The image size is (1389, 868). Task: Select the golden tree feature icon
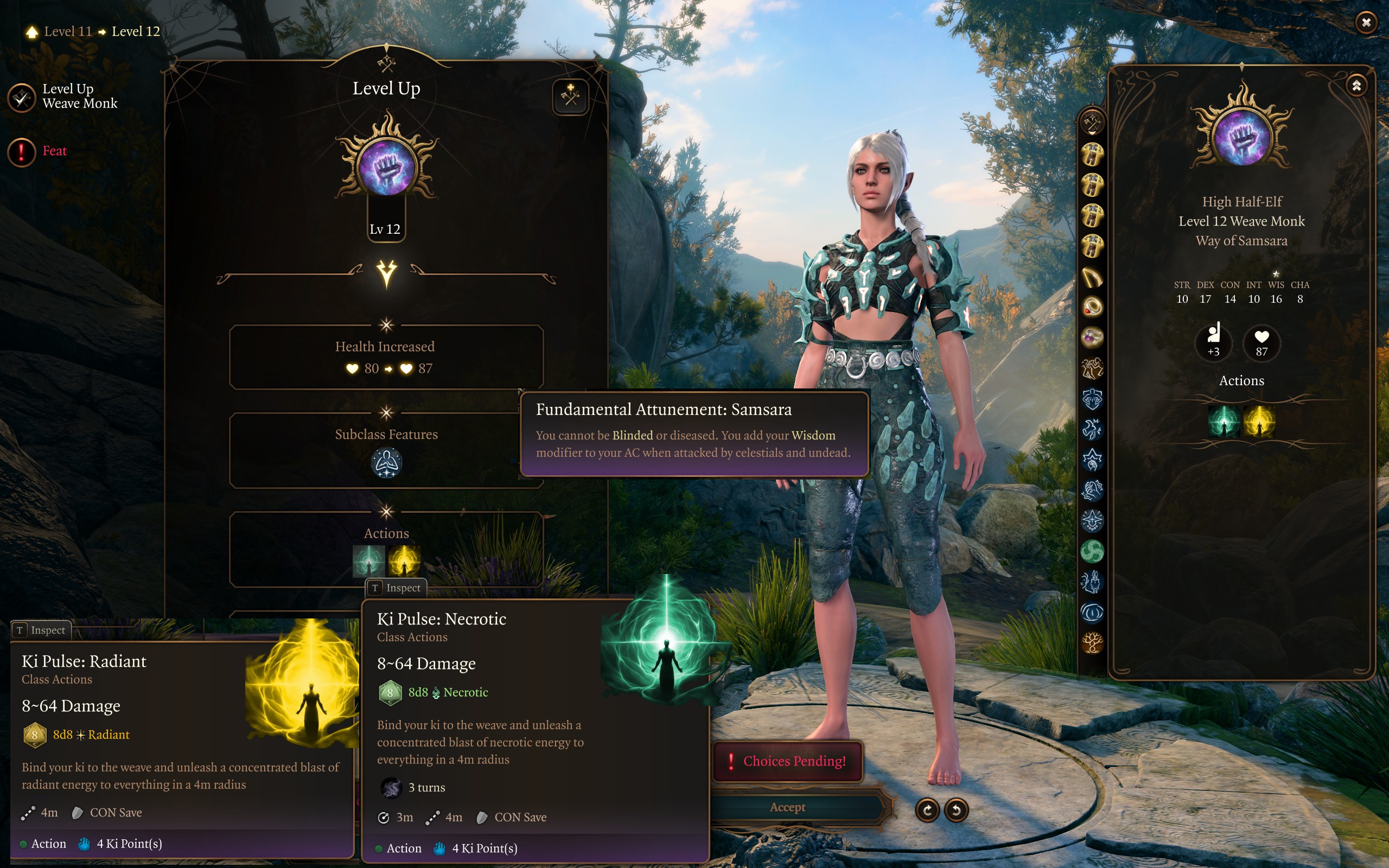[1092, 642]
